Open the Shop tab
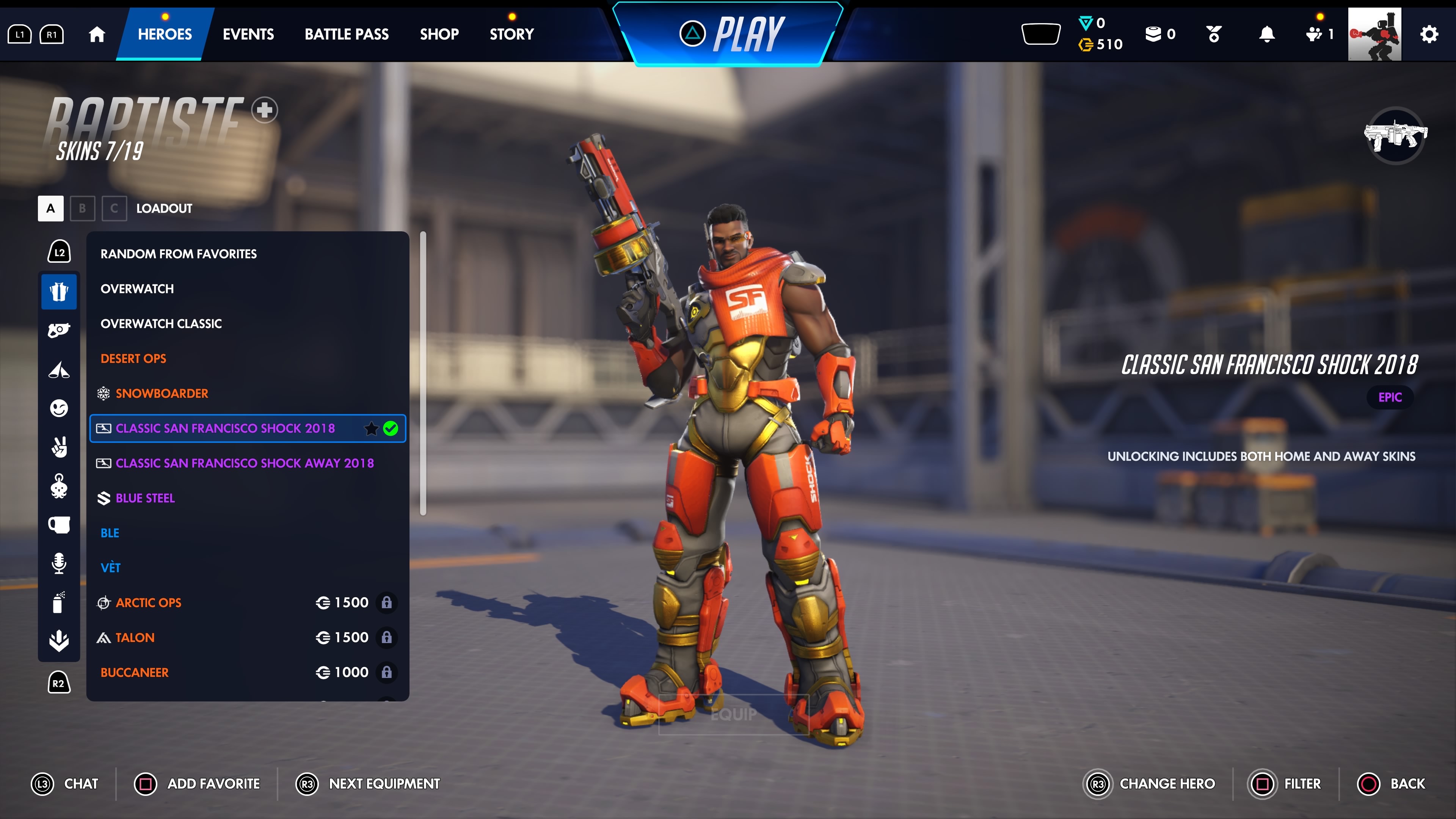1456x819 pixels. tap(439, 34)
